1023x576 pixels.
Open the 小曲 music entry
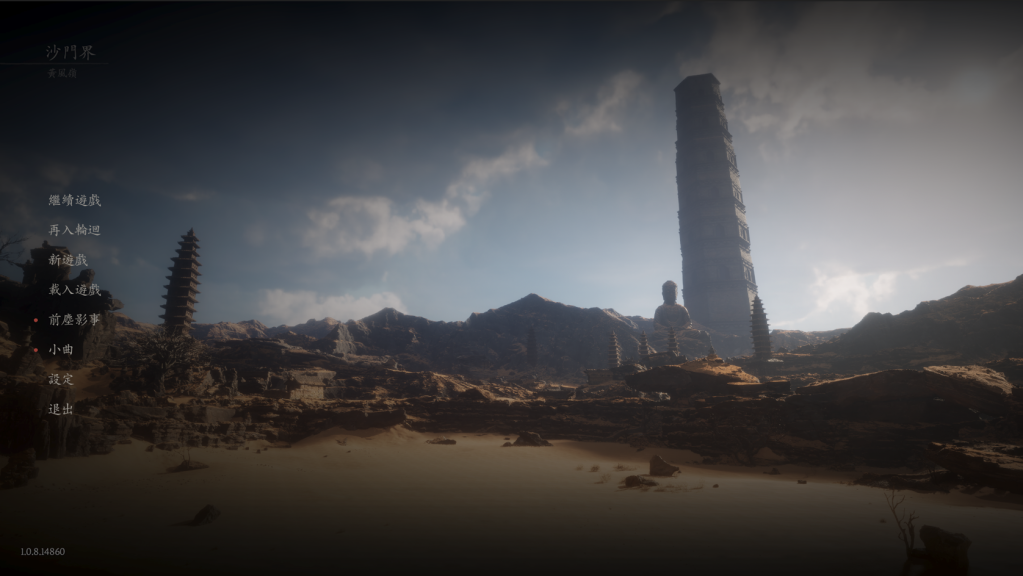61,350
